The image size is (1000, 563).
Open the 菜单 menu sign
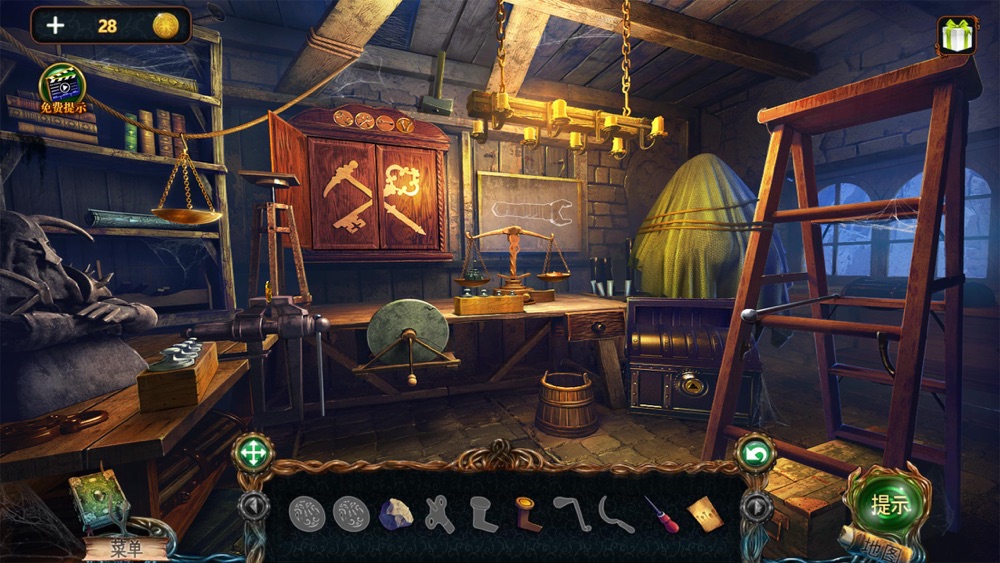point(125,547)
